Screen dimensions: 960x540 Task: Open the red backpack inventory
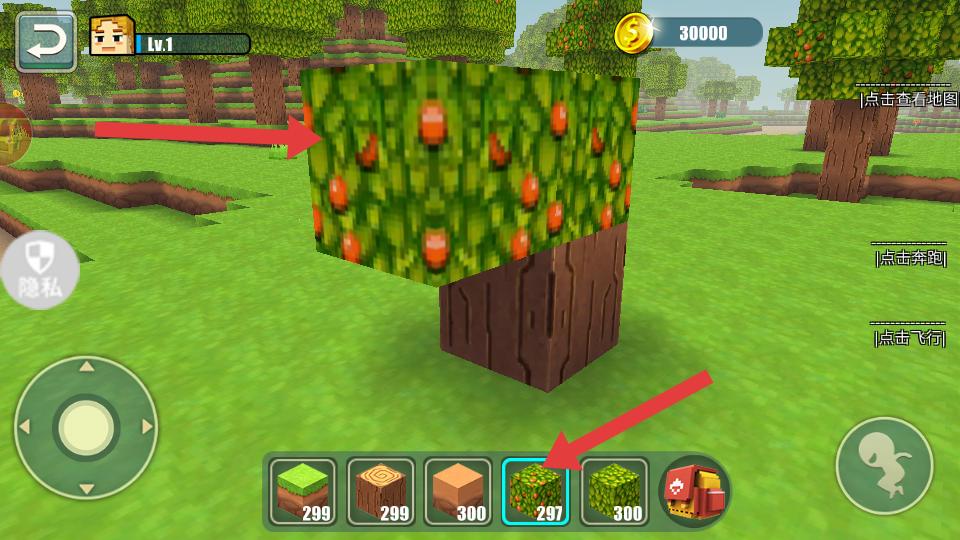click(x=696, y=491)
